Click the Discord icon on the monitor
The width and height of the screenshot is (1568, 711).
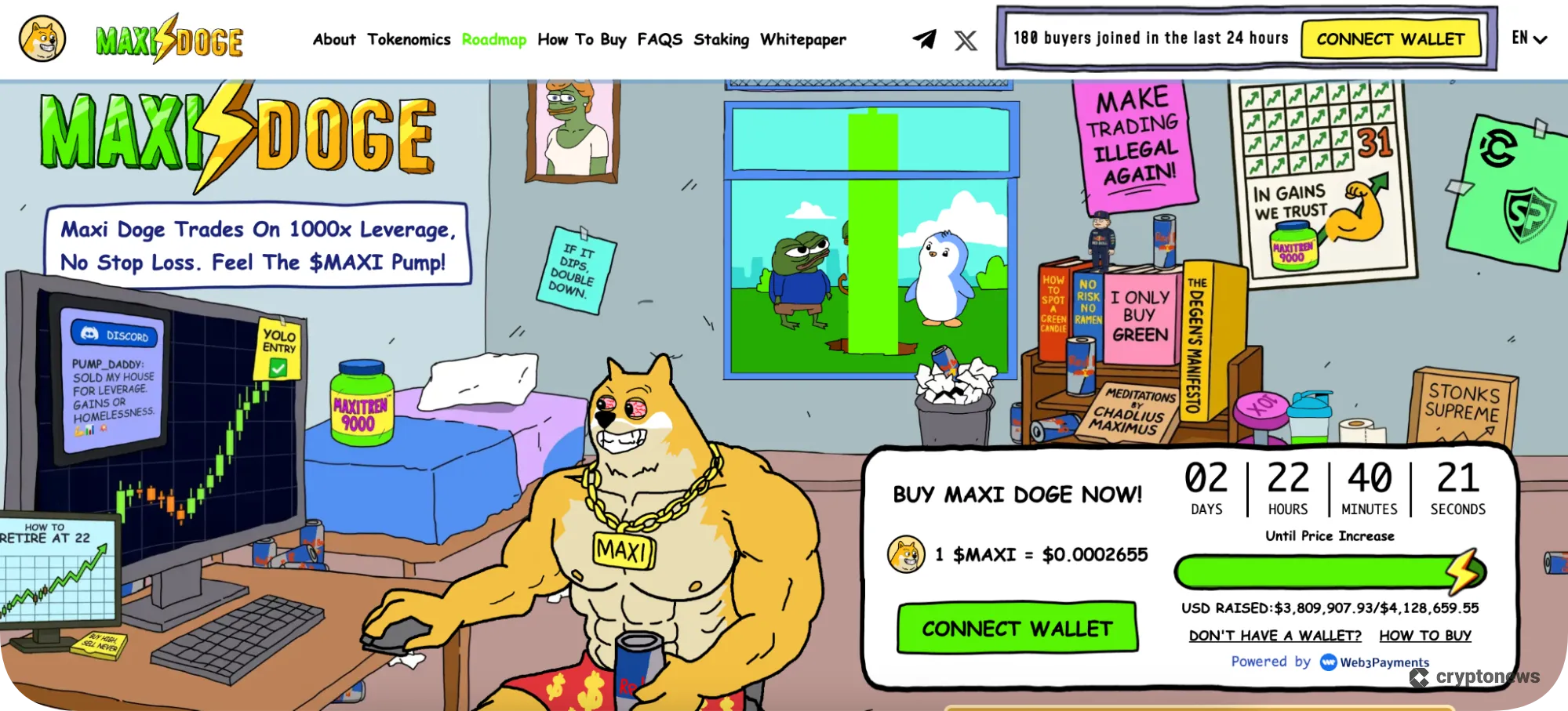point(87,336)
